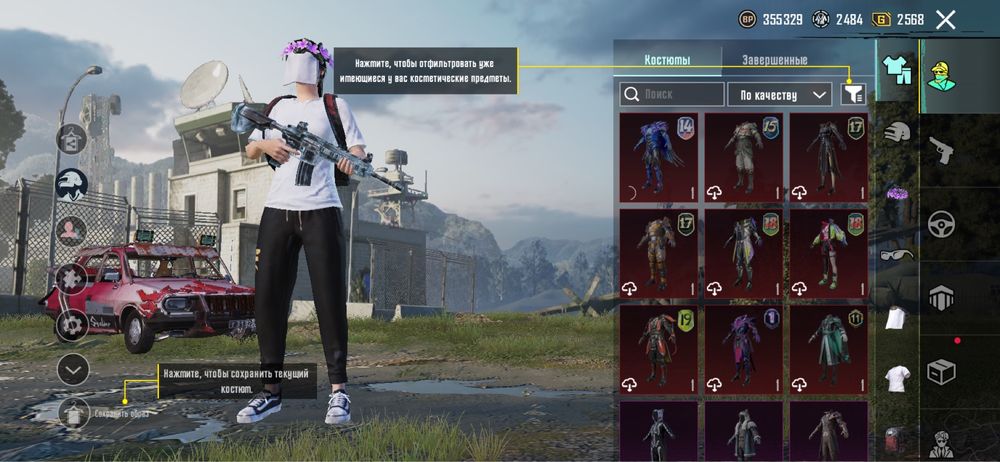1000x462 pixels.
Task: Toggle the owned-items funnel filter
Action: [x=853, y=94]
